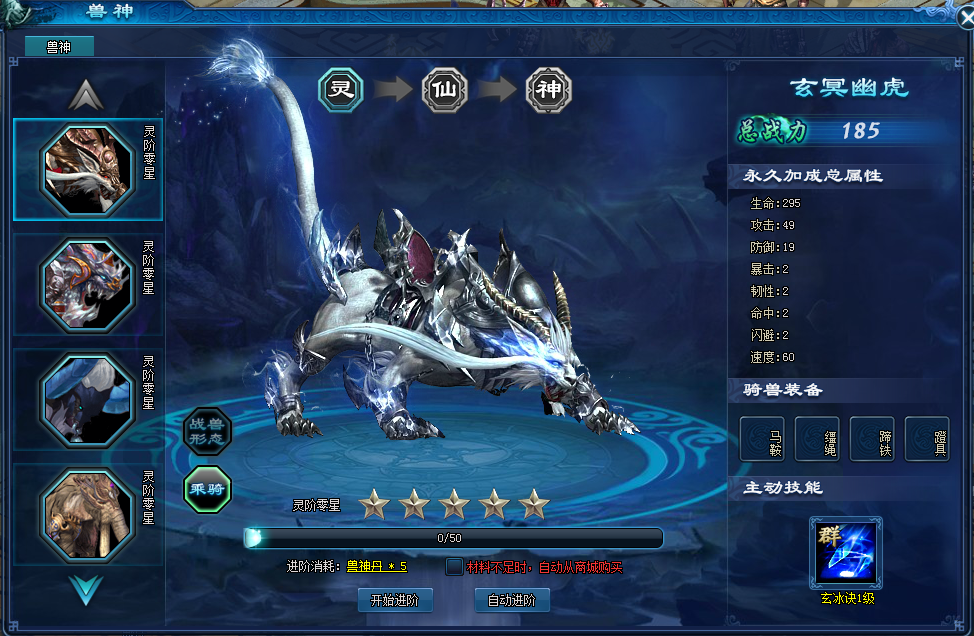The image size is (974, 636).
Task: Select the 神 tier icon
Action: pyautogui.click(x=549, y=90)
